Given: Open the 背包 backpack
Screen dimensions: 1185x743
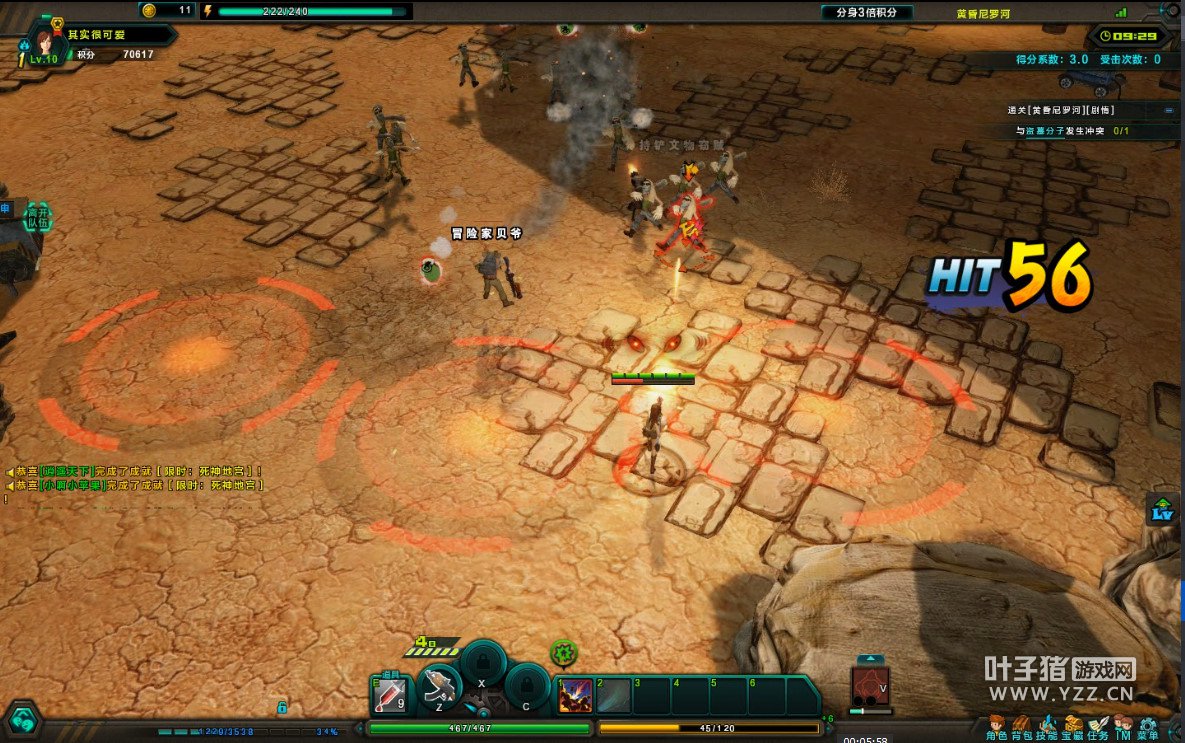Looking at the screenshot, I should 1021,726.
